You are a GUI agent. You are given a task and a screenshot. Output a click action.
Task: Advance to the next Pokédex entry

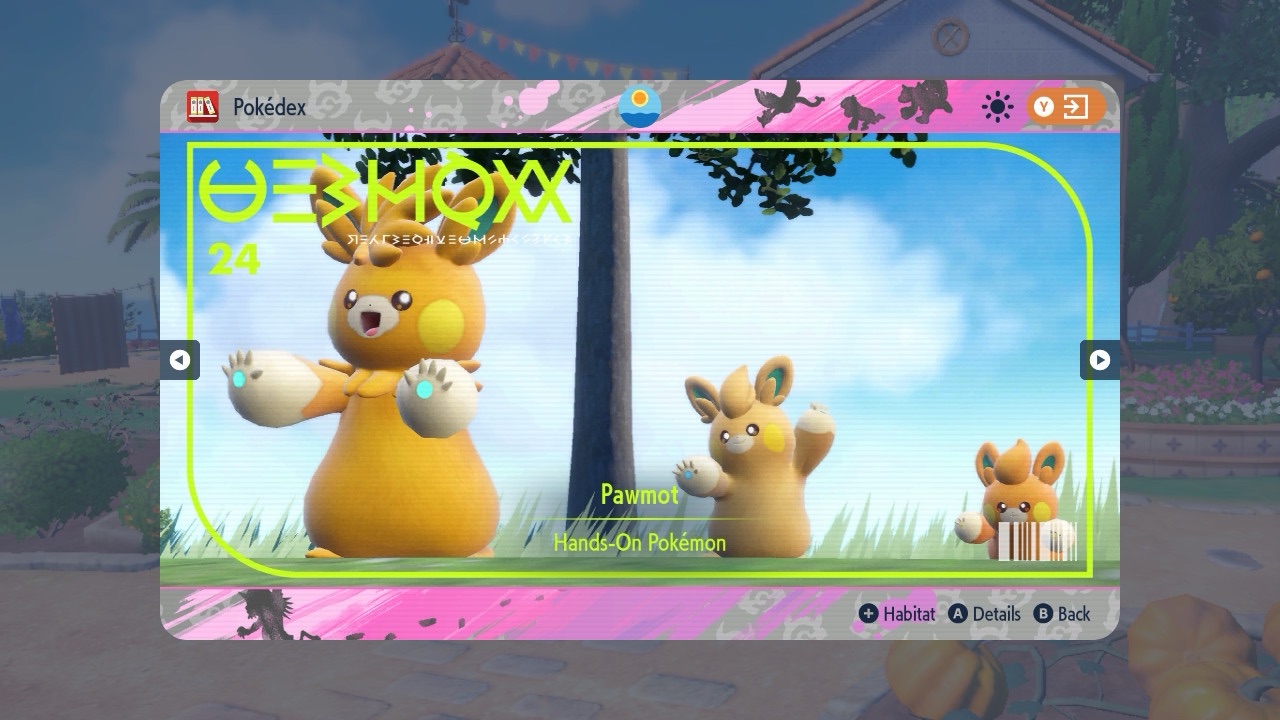(x=1100, y=361)
